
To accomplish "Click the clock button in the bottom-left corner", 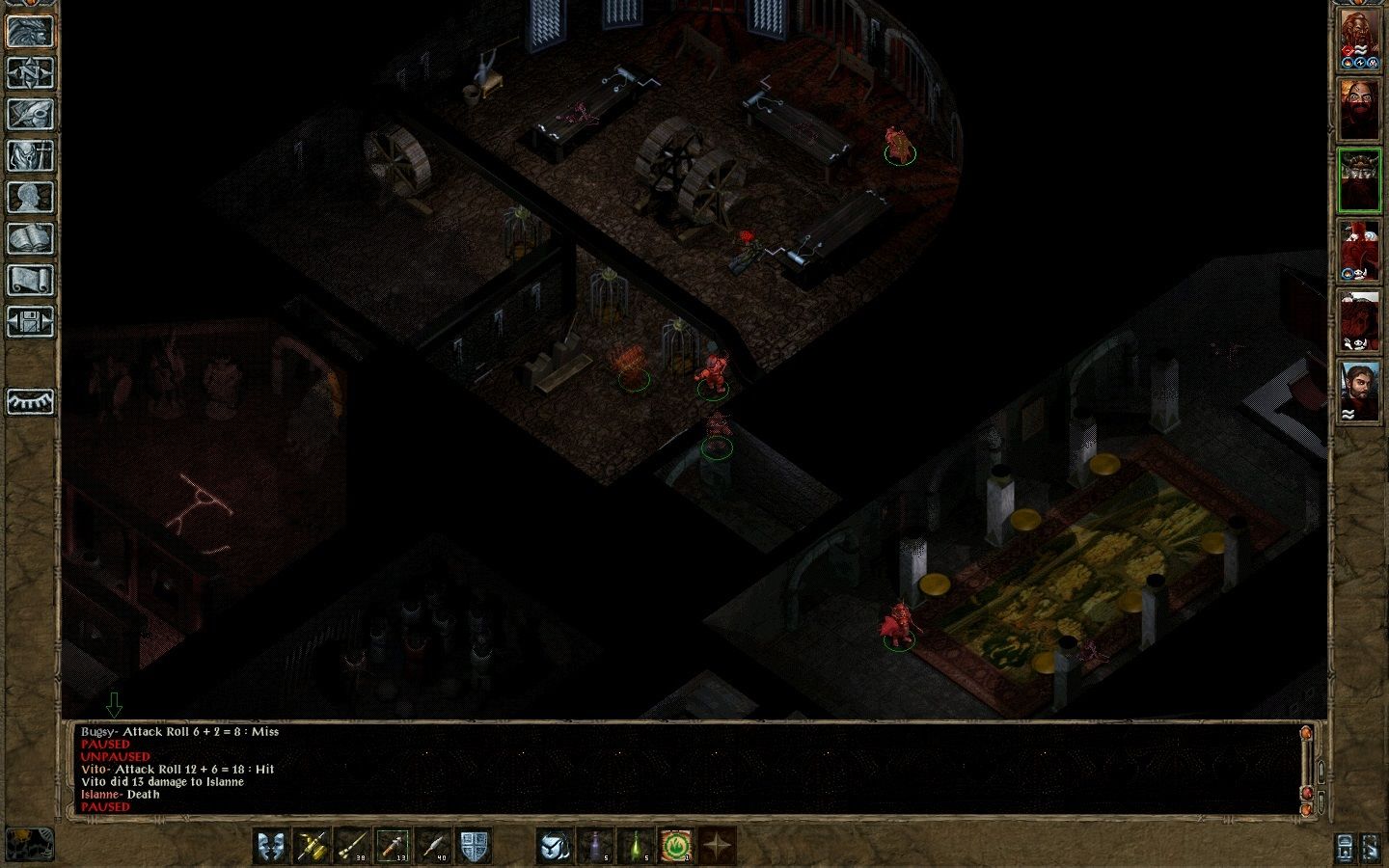I will [29, 844].
